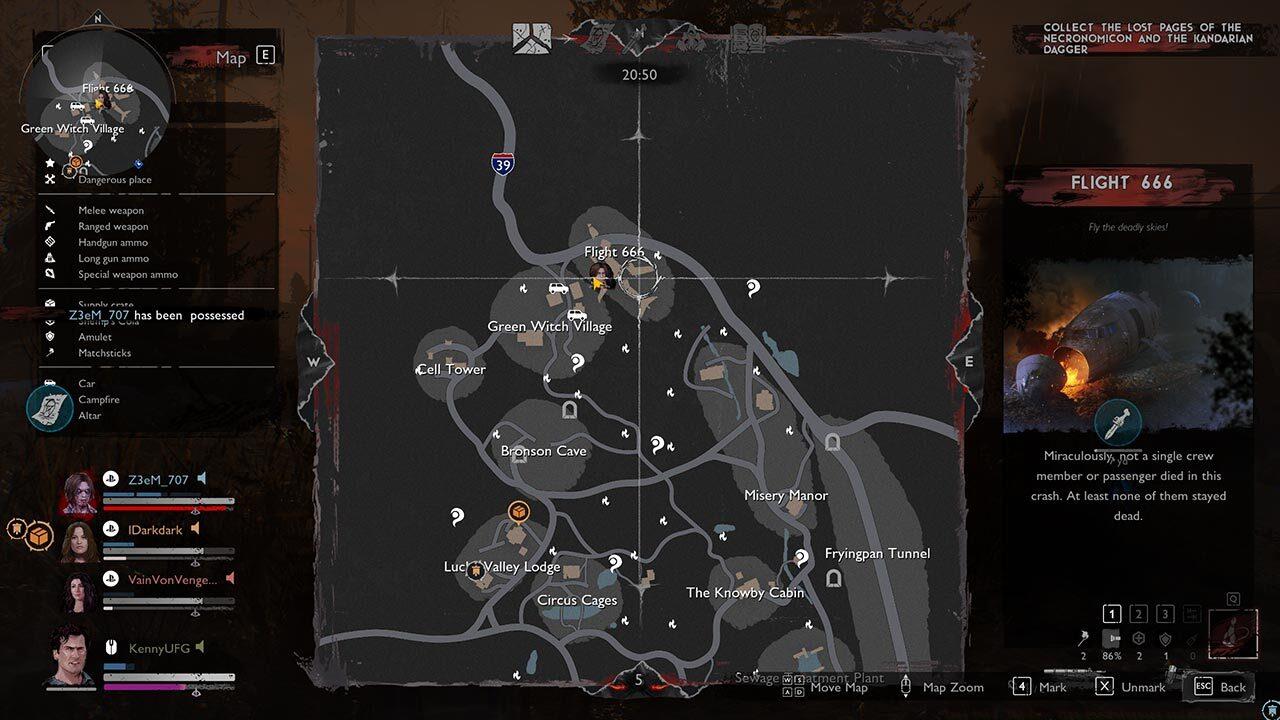Switch to weapon slot 2 tab
This screenshot has width=1280, height=720.
(x=1138, y=613)
